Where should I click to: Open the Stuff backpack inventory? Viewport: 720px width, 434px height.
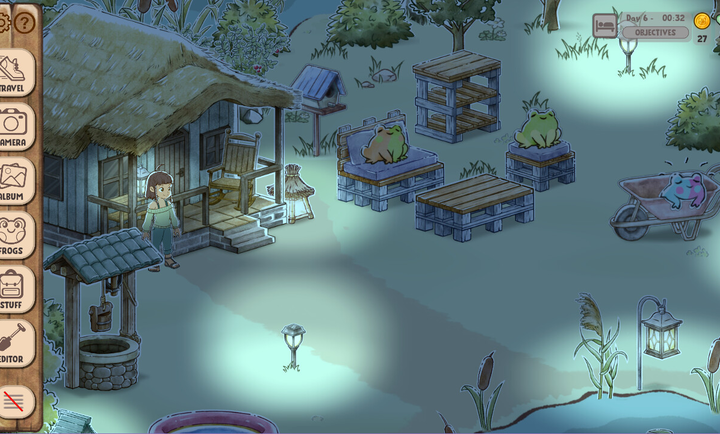(x=14, y=289)
